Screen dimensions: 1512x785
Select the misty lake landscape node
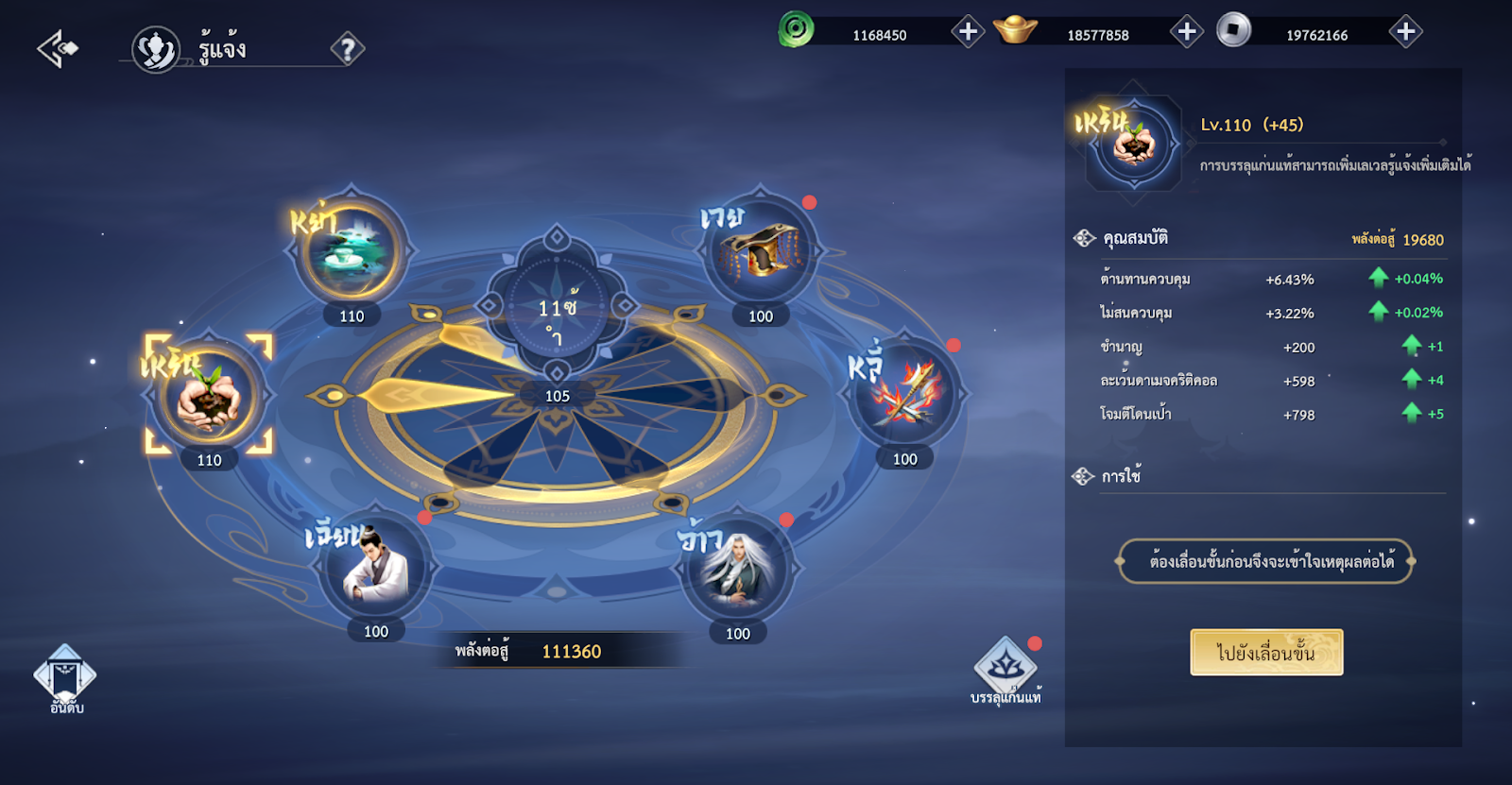click(x=351, y=251)
